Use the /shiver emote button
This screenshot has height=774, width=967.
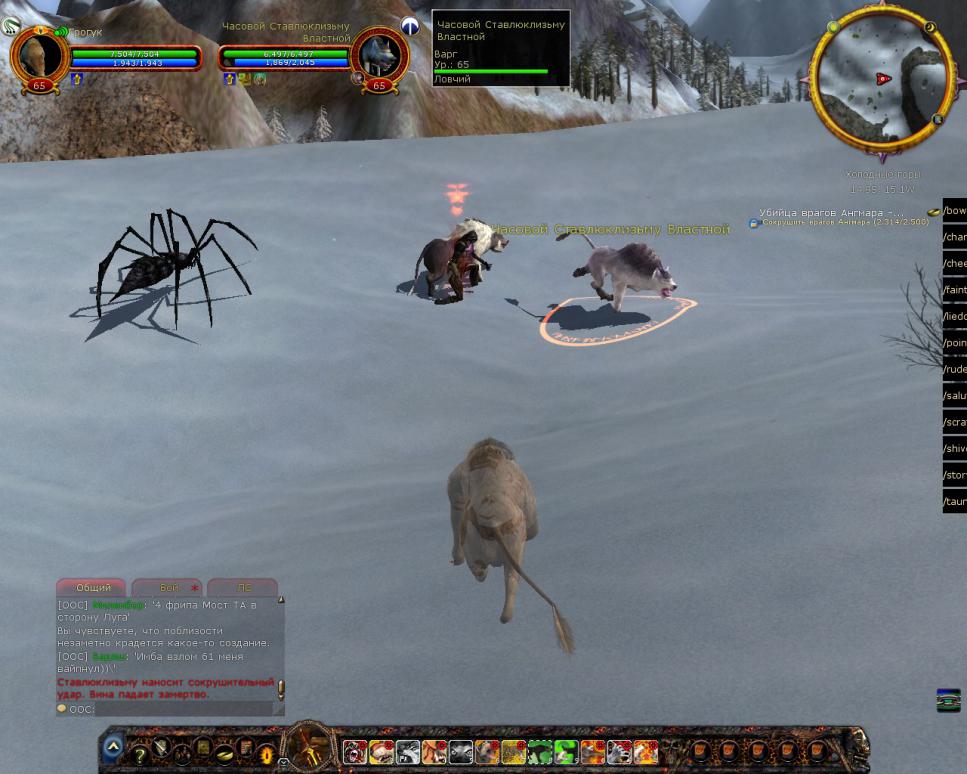pyautogui.click(x=955, y=449)
